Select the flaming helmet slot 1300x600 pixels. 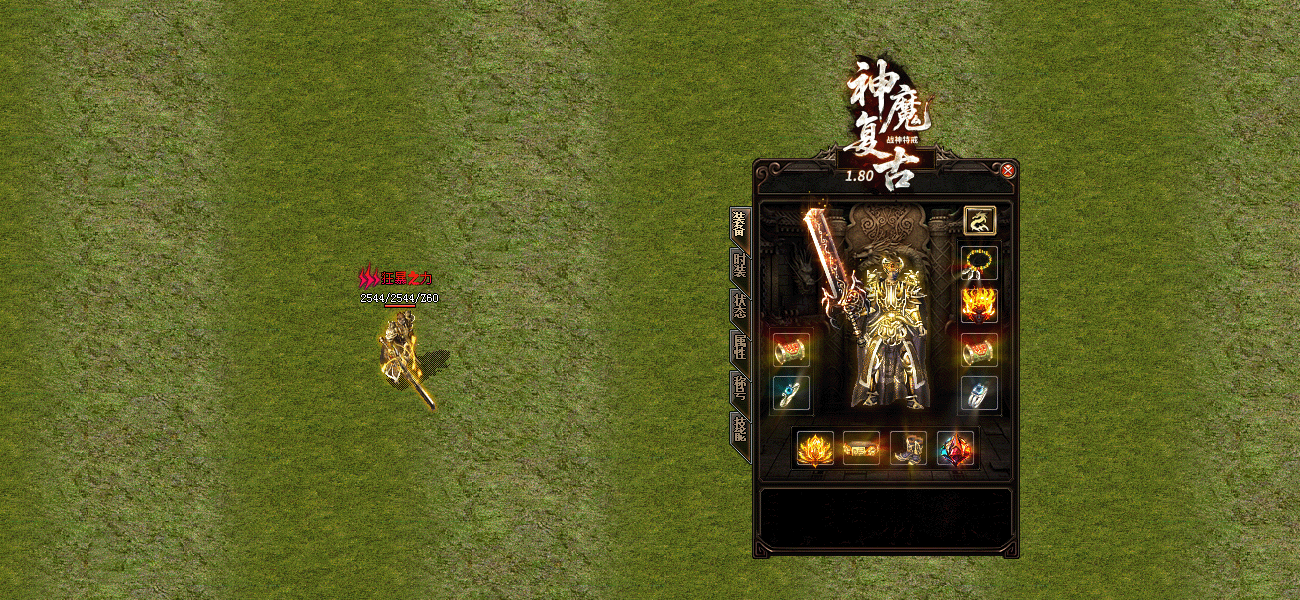point(978,303)
